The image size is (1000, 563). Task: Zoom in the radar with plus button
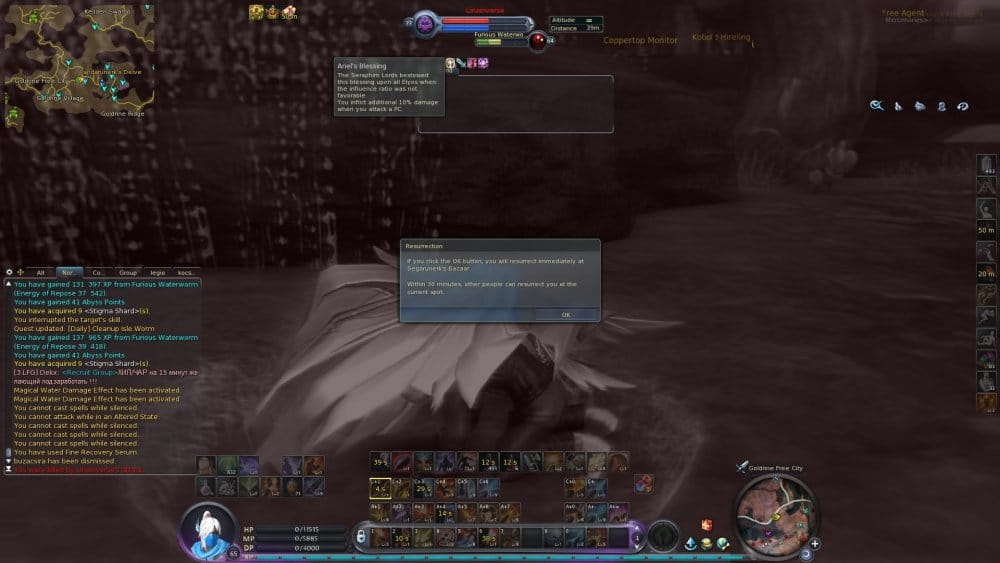[815, 544]
